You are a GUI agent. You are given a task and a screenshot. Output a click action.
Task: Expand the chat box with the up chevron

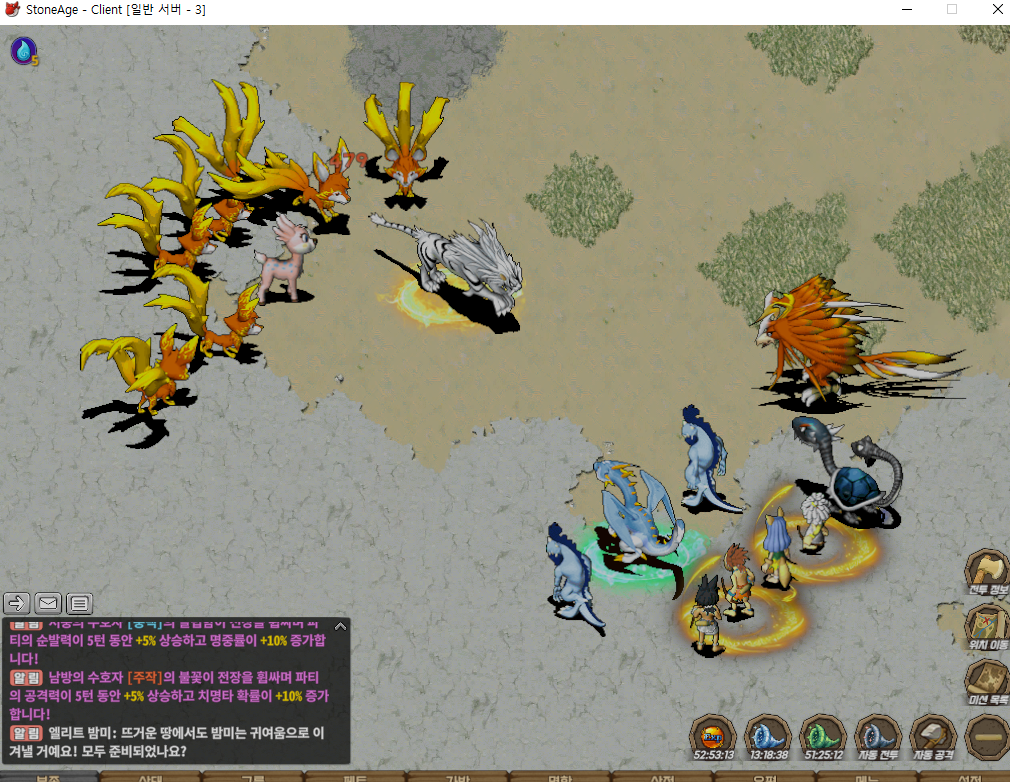coord(340,626)
